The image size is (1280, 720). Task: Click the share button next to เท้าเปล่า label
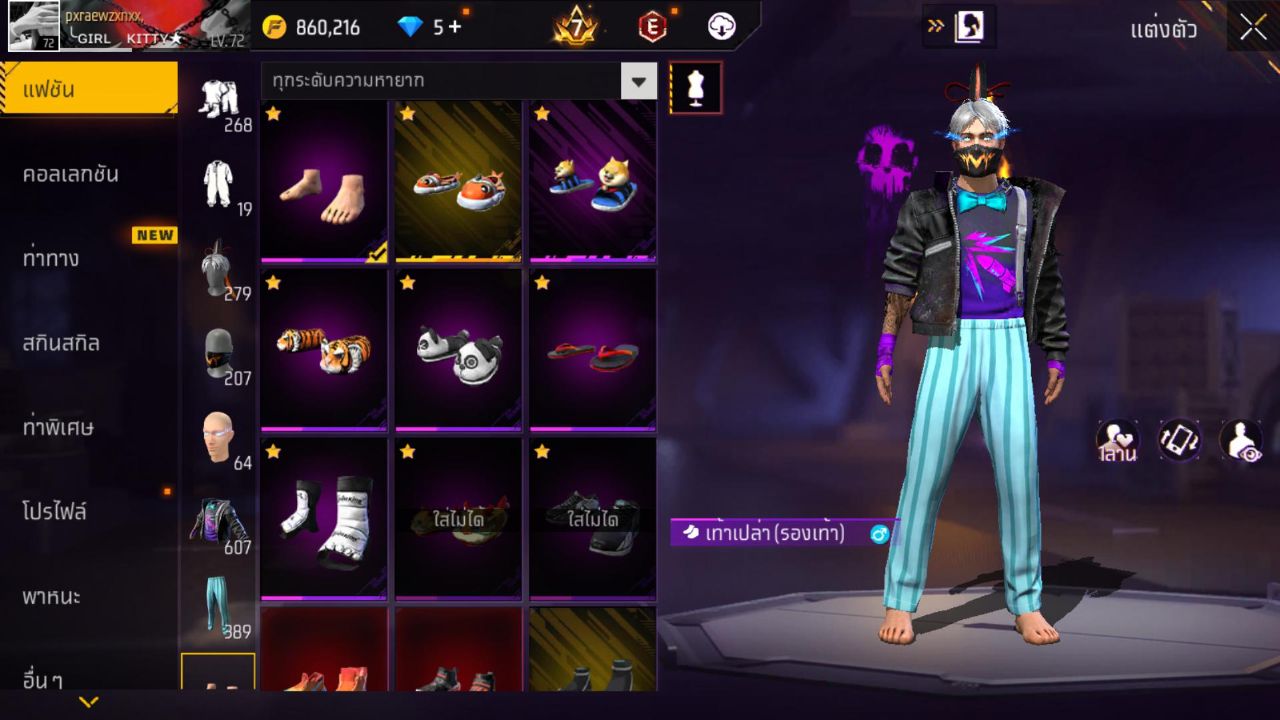click(x=878, y=535)
